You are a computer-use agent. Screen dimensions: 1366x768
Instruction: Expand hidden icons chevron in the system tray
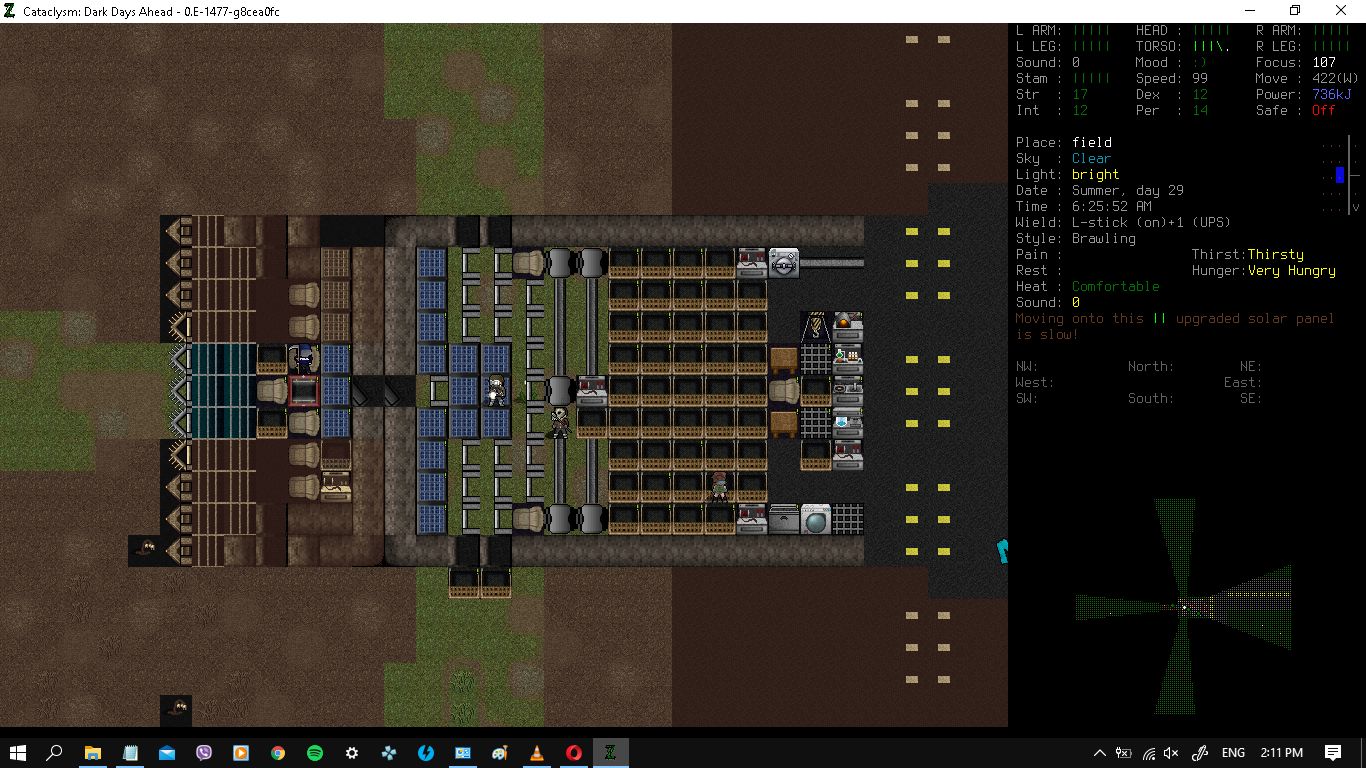click(1100, 753)
